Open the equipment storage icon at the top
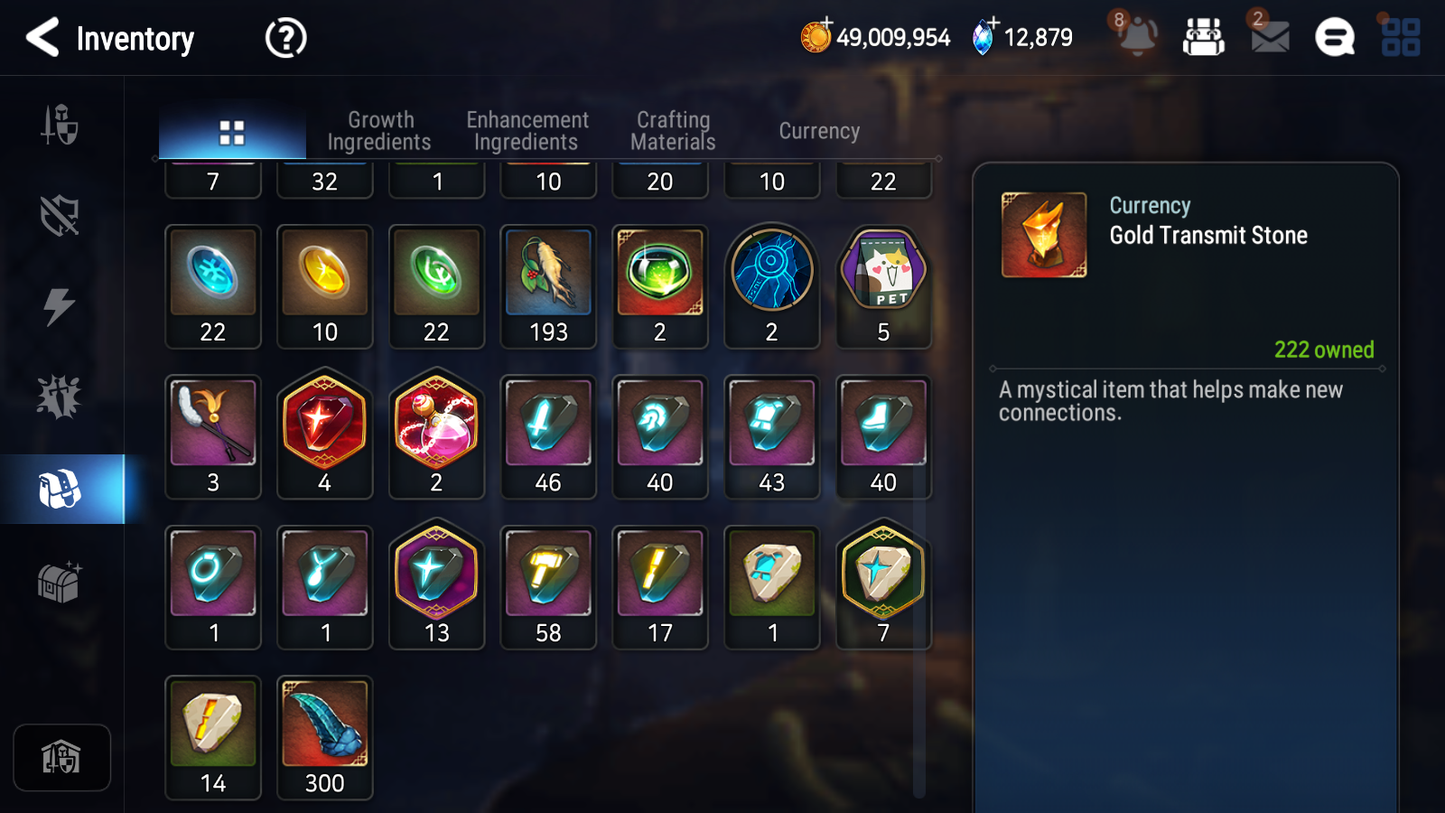This screenshot has height=813, width=1445. tap(1203, 37)
